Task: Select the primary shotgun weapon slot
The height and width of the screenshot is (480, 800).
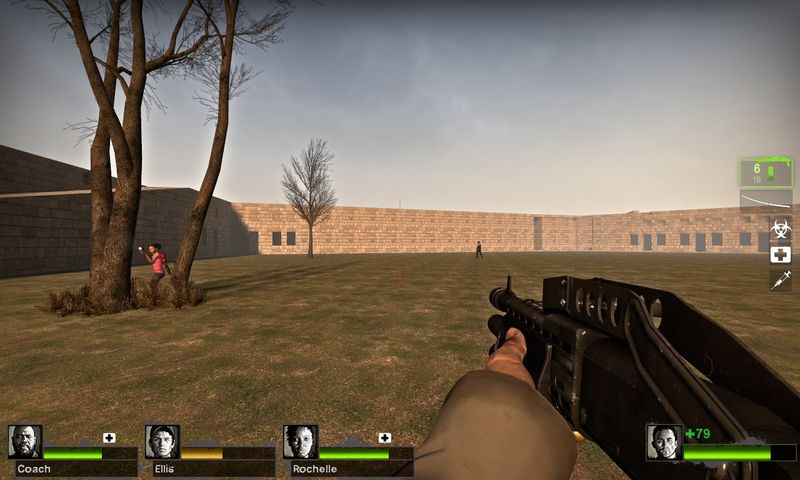Action: click(765, 172)
